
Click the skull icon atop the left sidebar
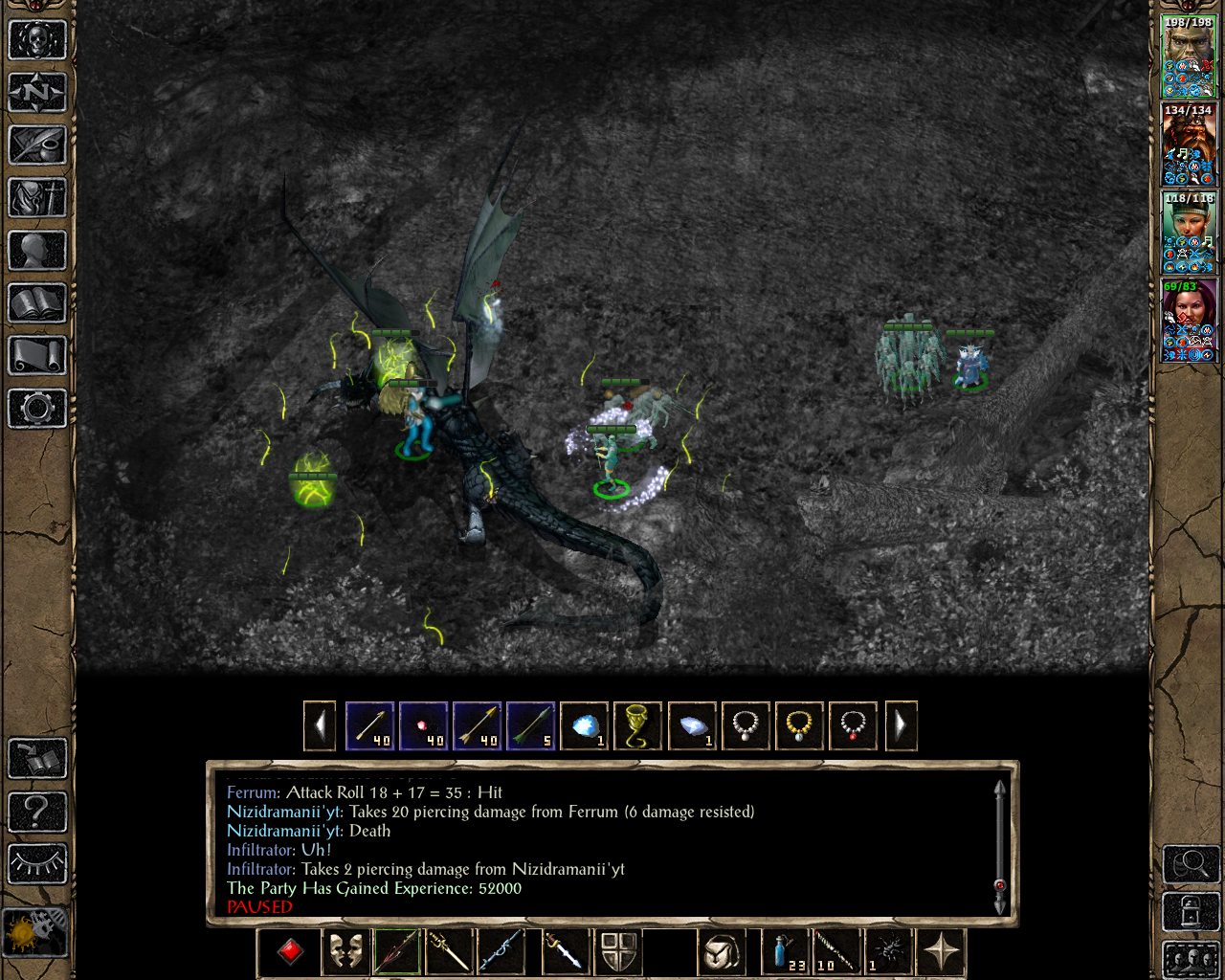coord(36,40)
